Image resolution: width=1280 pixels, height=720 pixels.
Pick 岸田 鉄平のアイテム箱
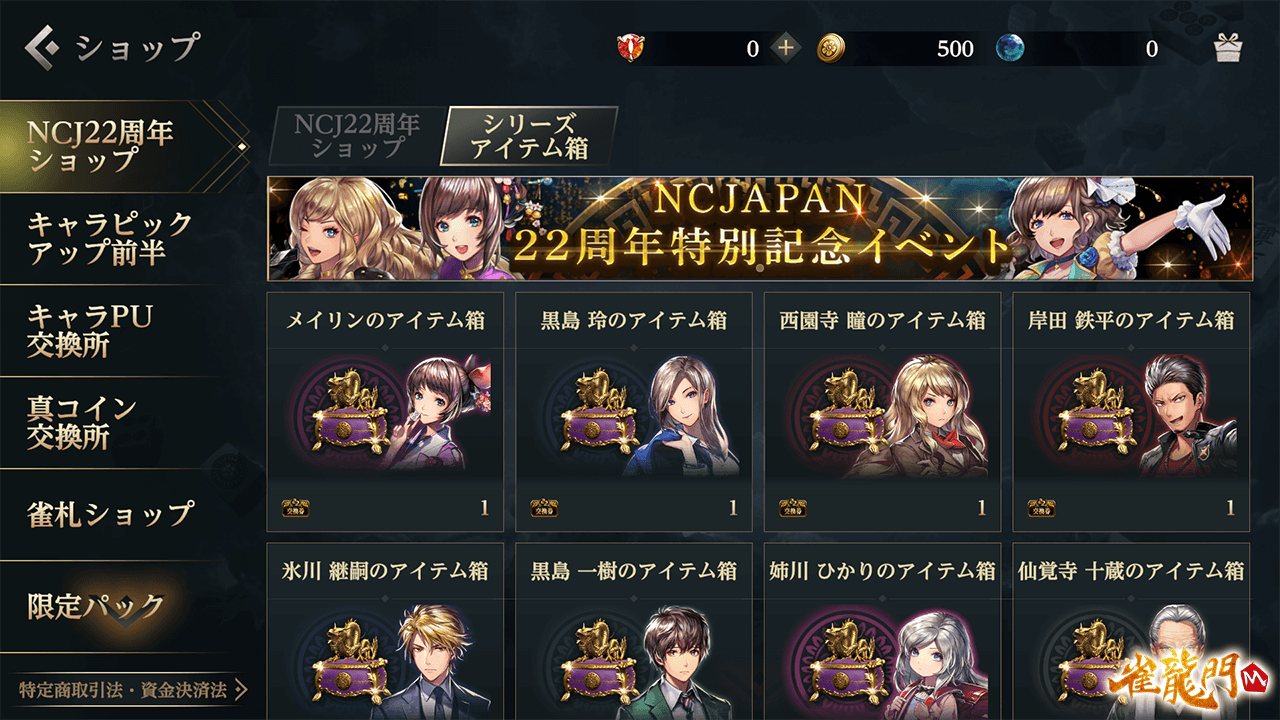[x=1131, y=412]
